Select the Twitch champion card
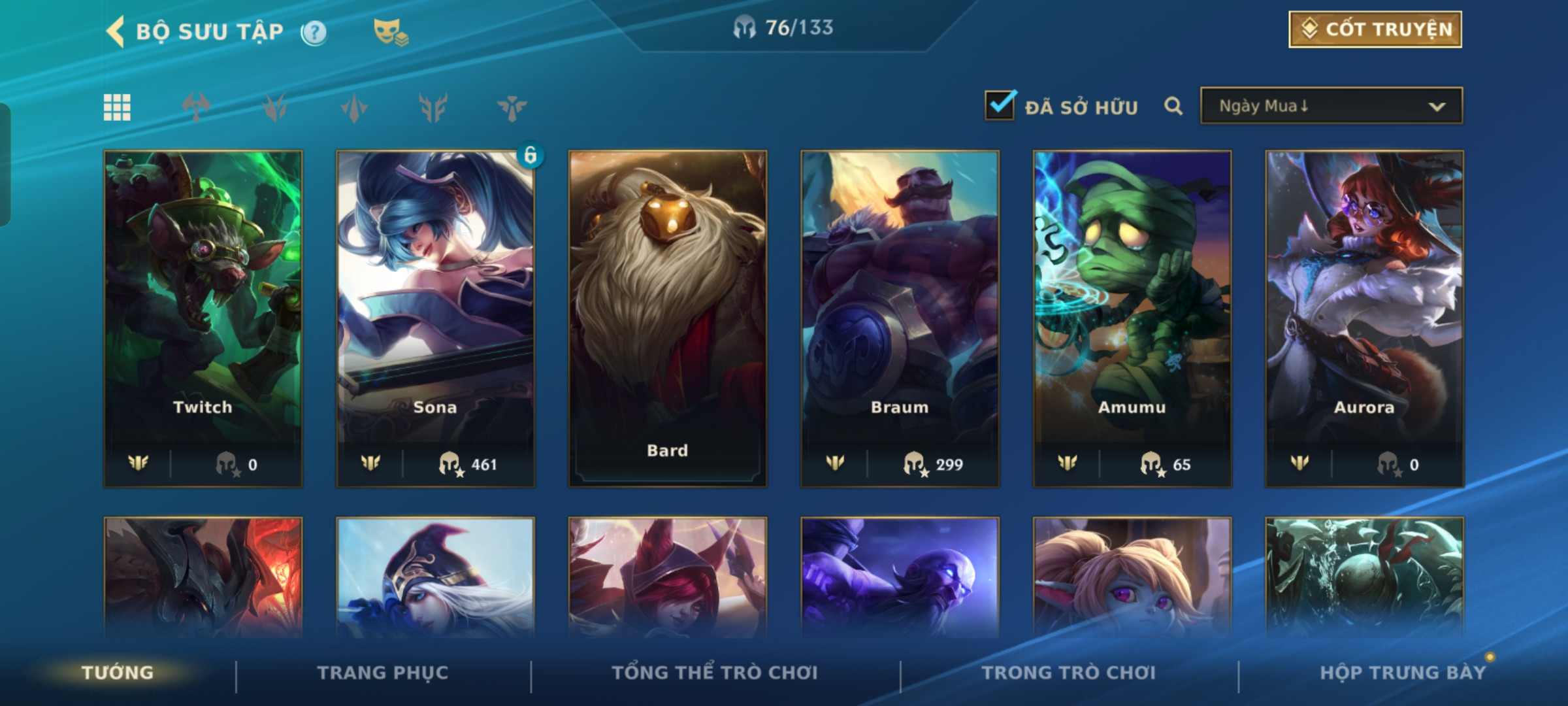 click(203, 318)
